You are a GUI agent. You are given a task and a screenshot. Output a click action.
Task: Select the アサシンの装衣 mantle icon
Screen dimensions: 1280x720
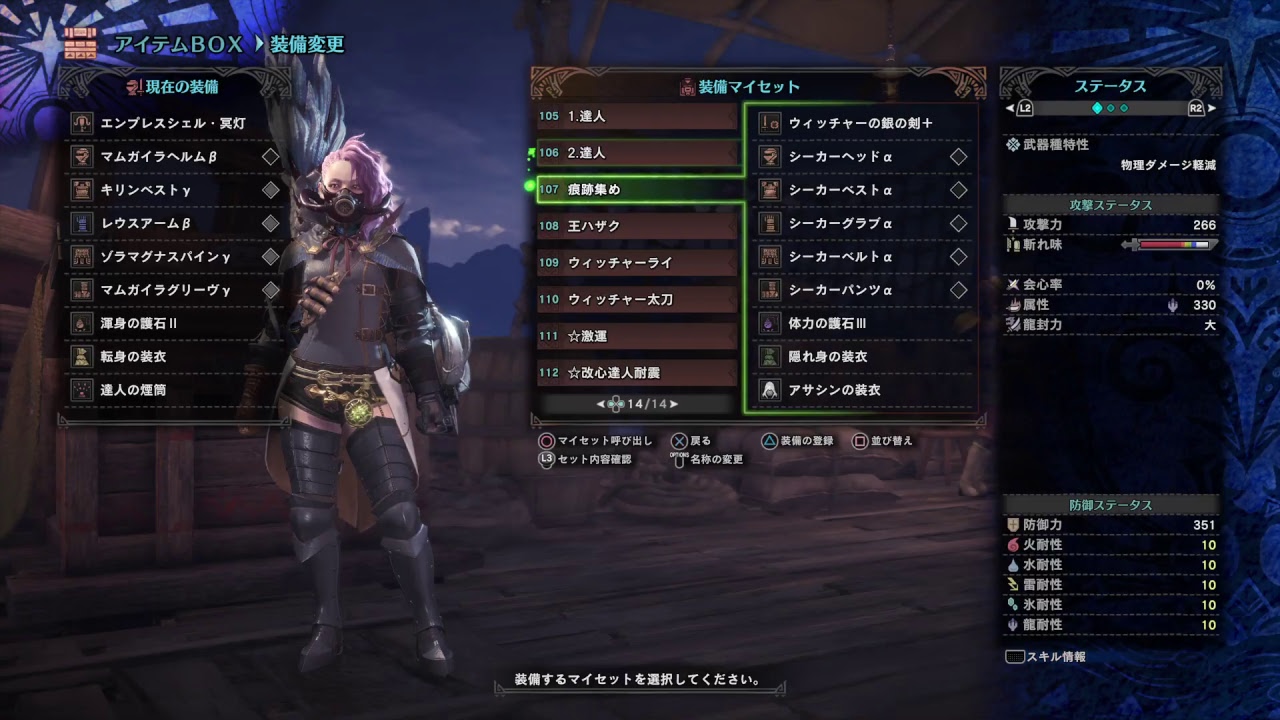pyautogui.click(x=770, y=390)
